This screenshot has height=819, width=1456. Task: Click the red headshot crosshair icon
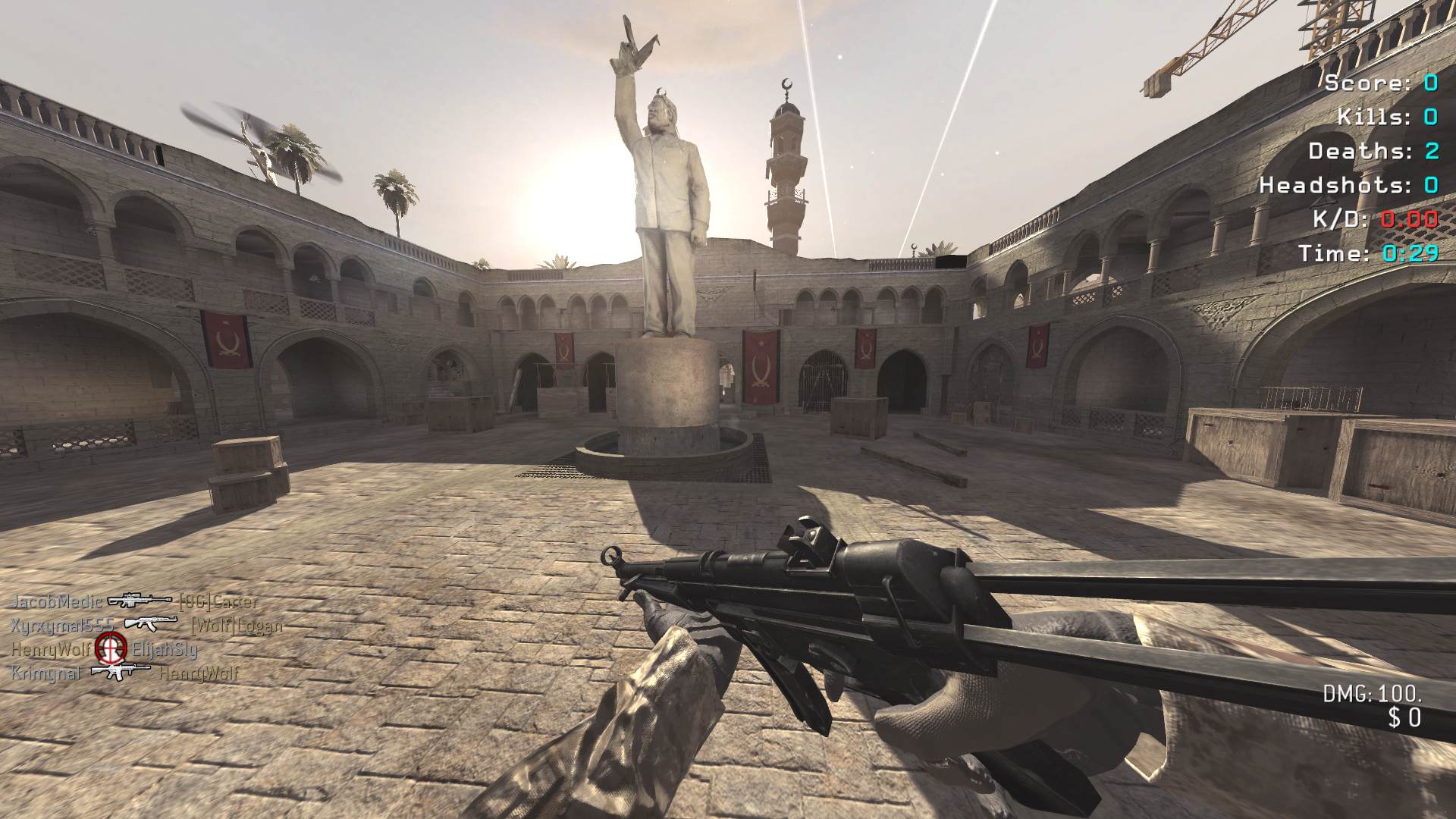(x=111, y=648)
